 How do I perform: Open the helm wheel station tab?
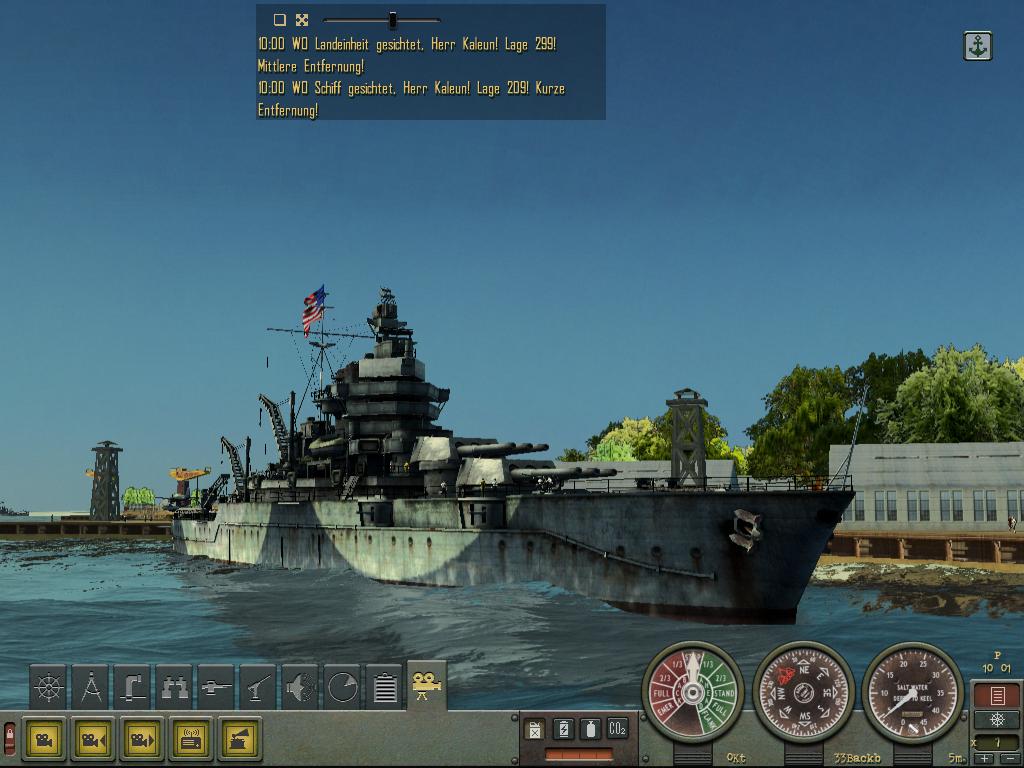click(48, 687)
